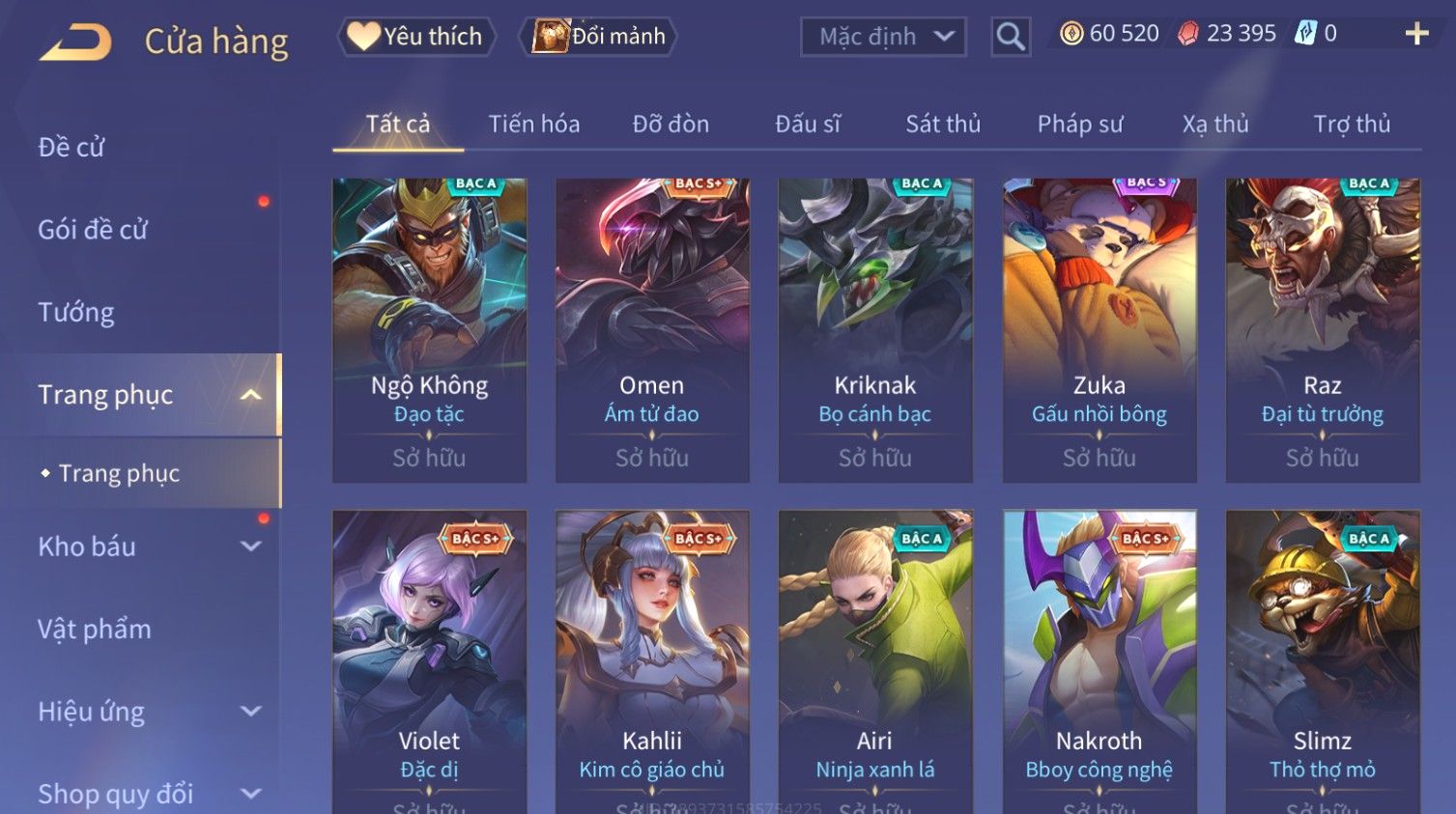1456x814 pixels.
Task: Open the Đổi mảnh exchange
Action: (599, 37)
